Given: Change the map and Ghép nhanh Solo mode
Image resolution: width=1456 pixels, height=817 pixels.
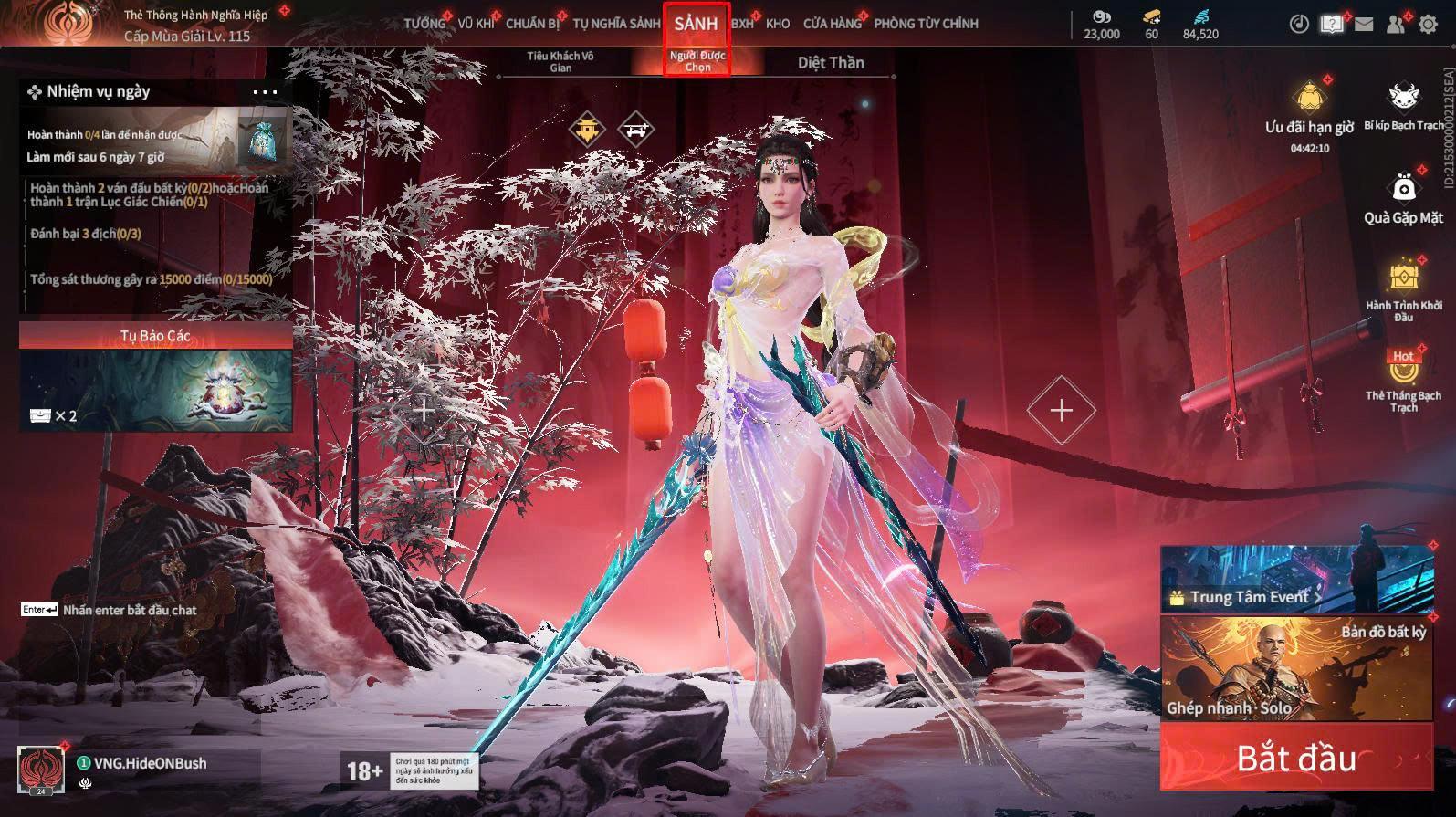Looking at the screenshot, I should 1296,668.
